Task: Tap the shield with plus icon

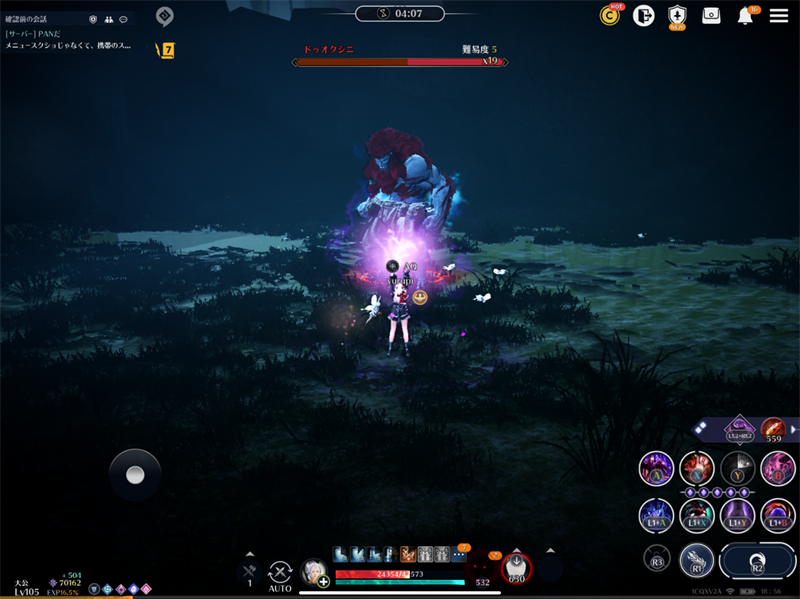Action: tap(677, 16)
